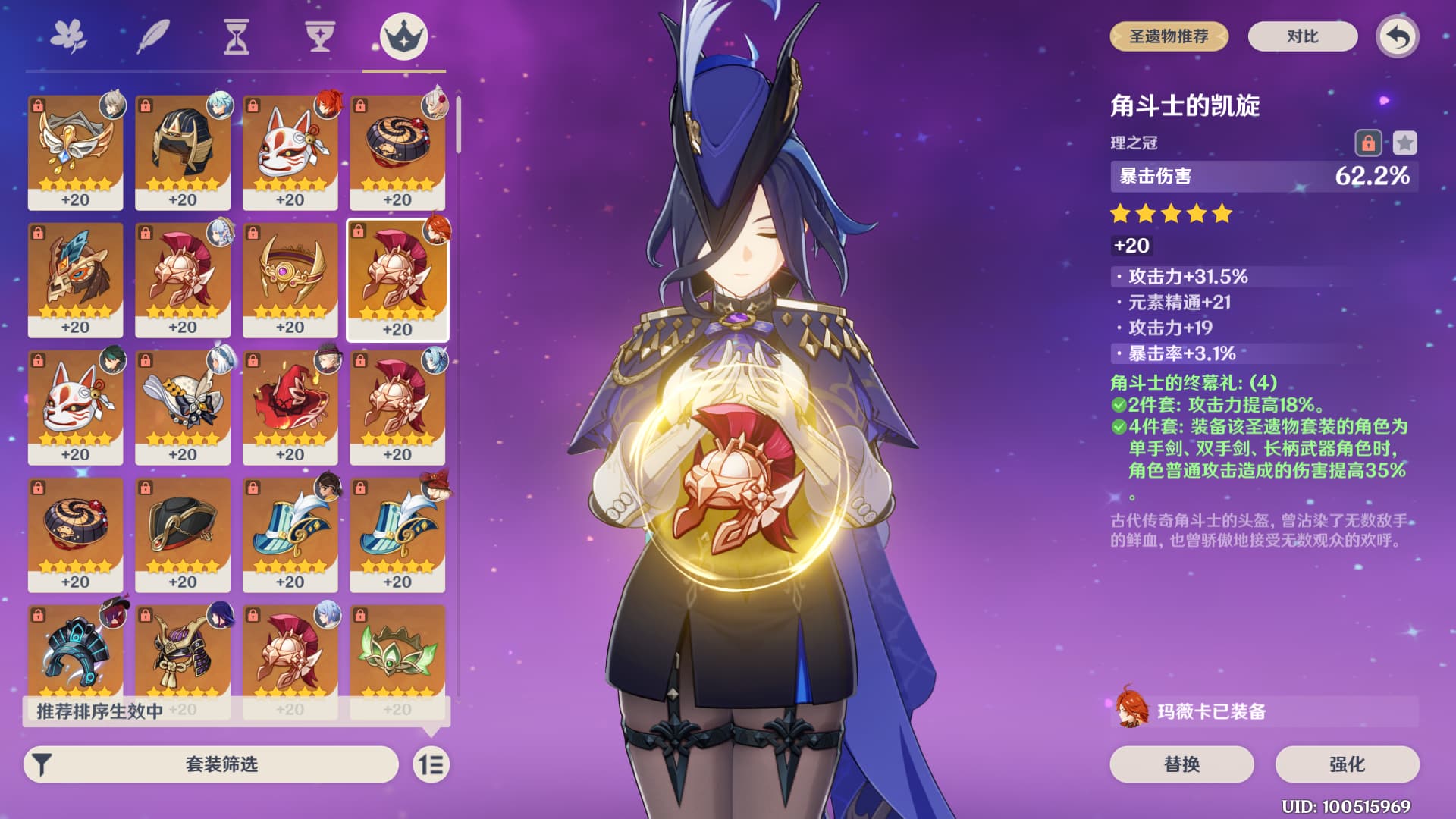Toggle the lock on this artifact
Viewport: 1456px width, 819px height.
[x=1368, y=143]
